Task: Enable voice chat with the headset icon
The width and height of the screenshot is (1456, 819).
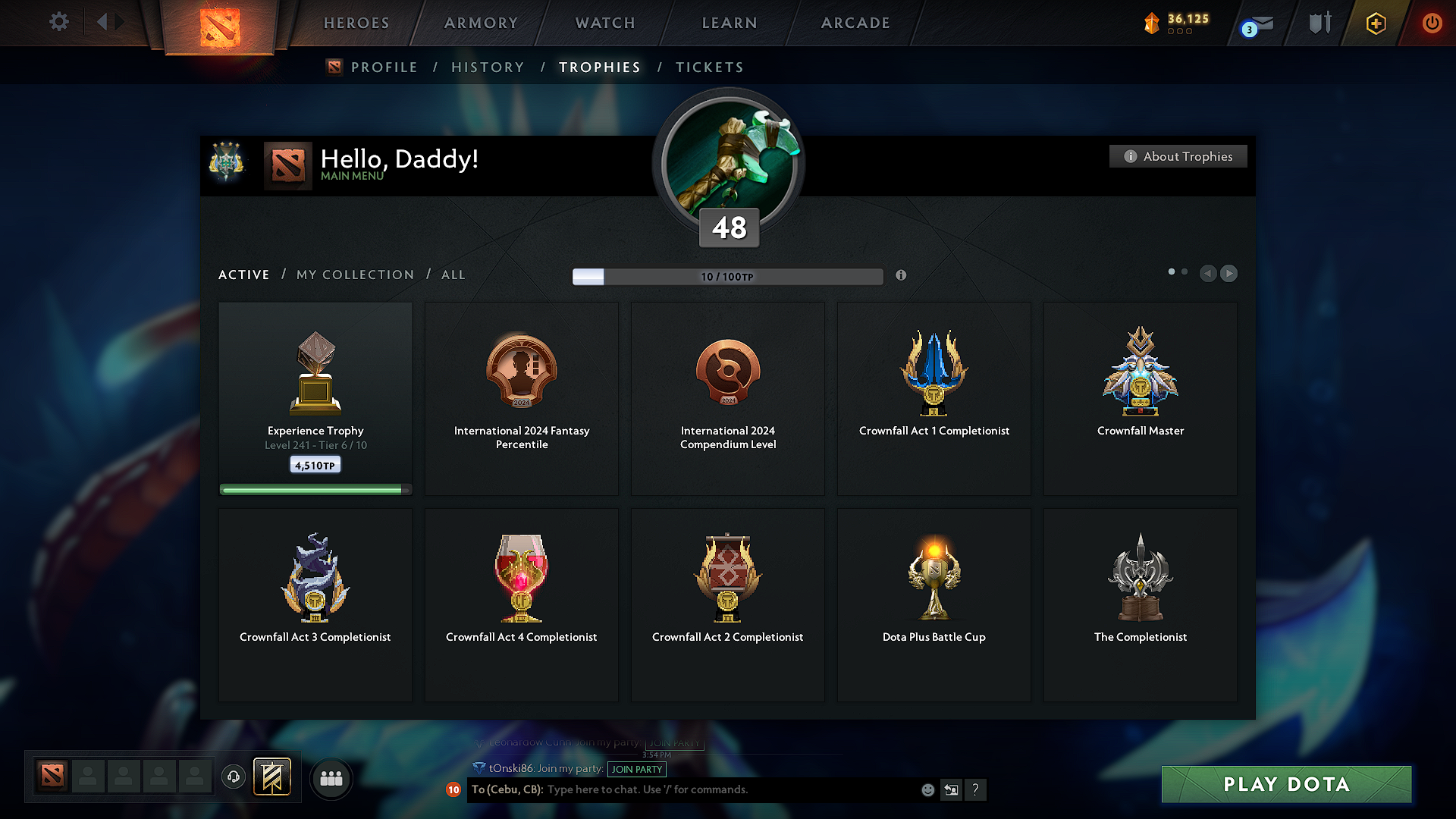Action: coord(233,777)
